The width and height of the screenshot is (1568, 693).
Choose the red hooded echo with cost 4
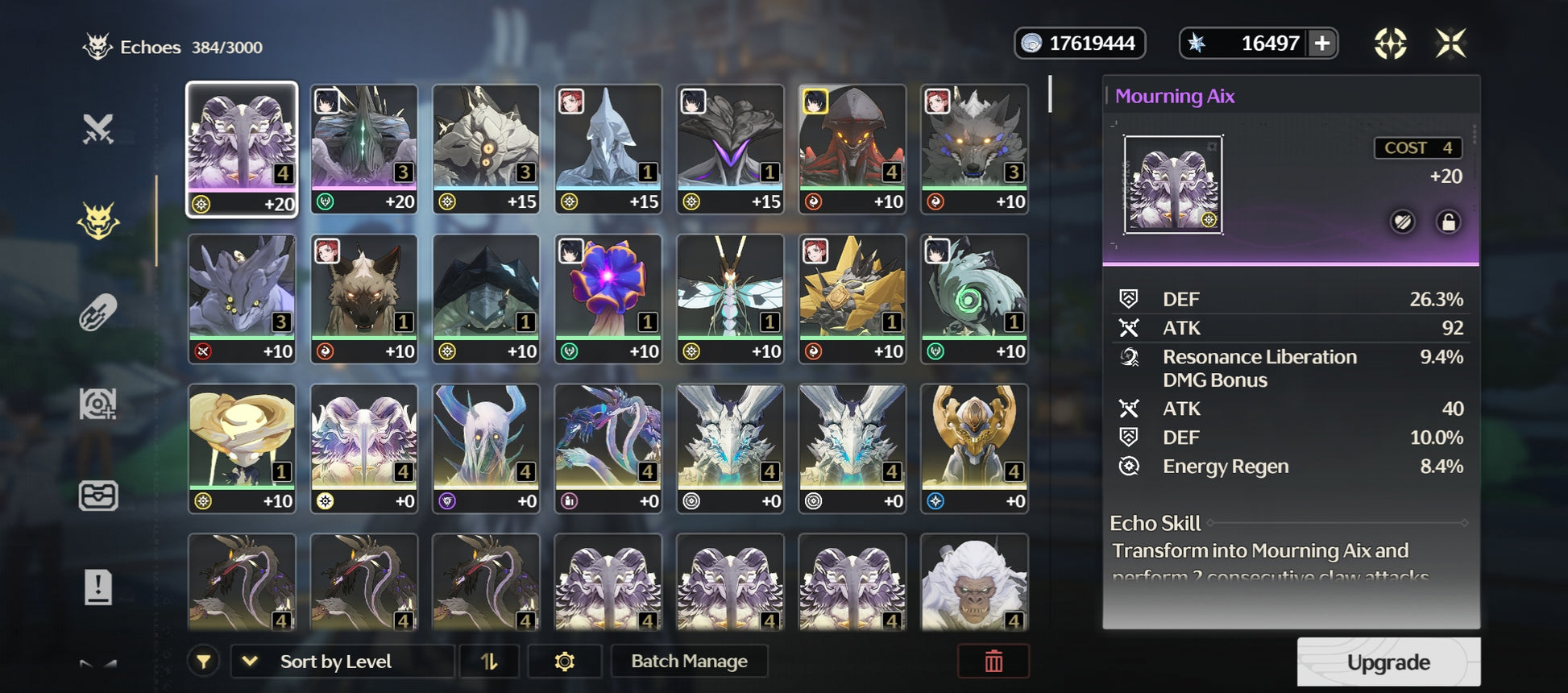[x=852, y=148]
